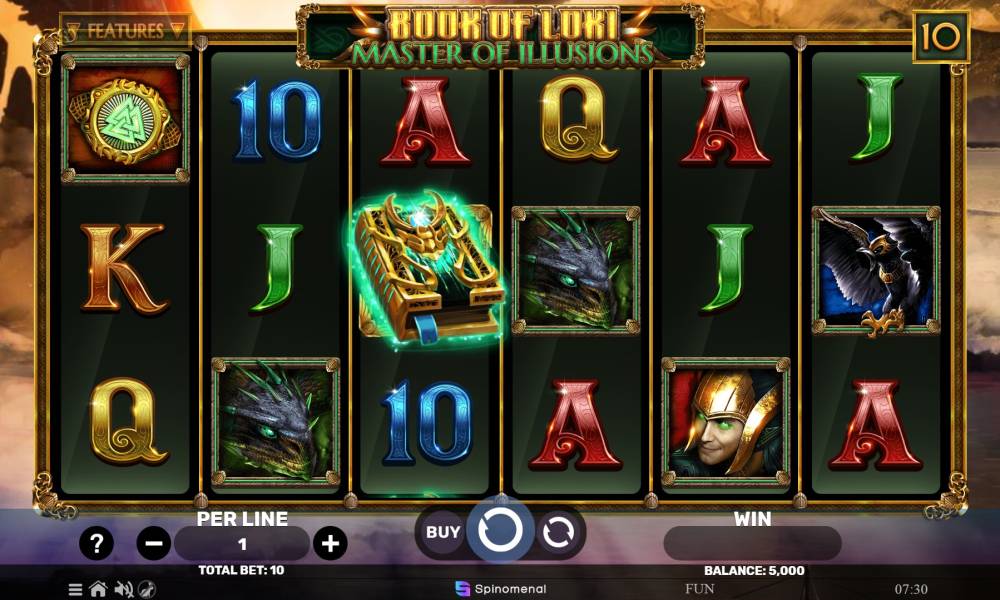This screenshot has width=1000, height=600.
Task: Turn on autoplay with the double-arrow button
Action: click(x=558, y=532)
